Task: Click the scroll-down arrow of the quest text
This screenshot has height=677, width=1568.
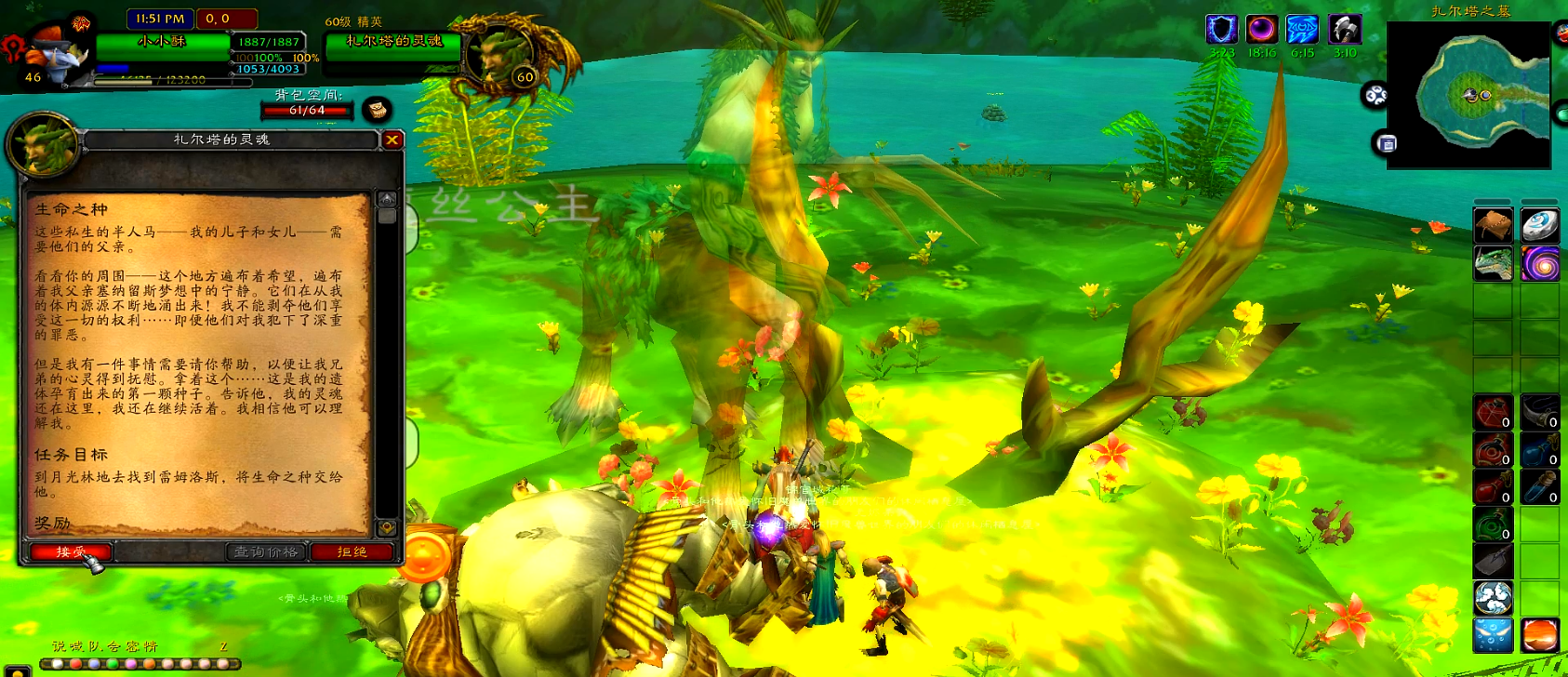Action: pos(387,527)
